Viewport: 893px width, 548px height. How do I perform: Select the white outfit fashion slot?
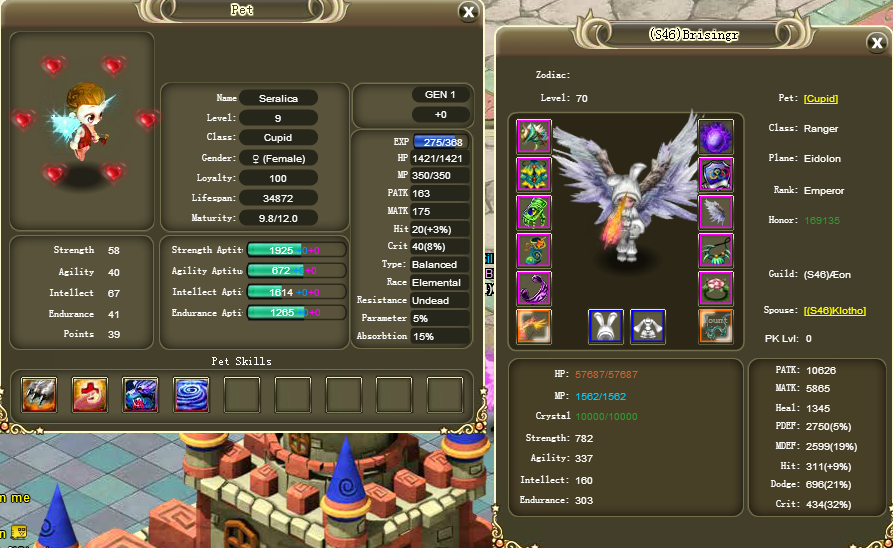pos(648,326)
